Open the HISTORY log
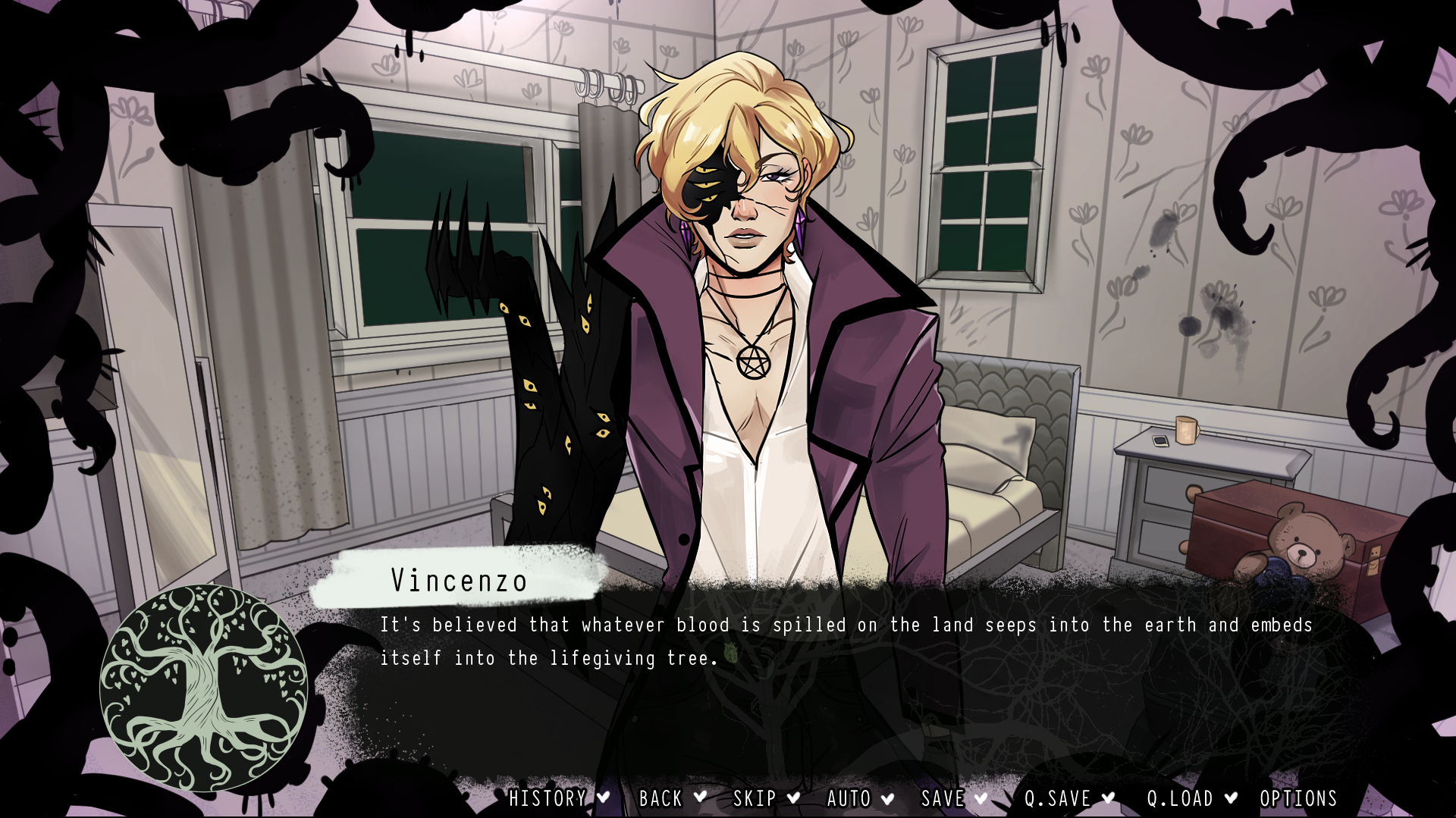This screenshot has height=818, width=1456. [548, 798]
